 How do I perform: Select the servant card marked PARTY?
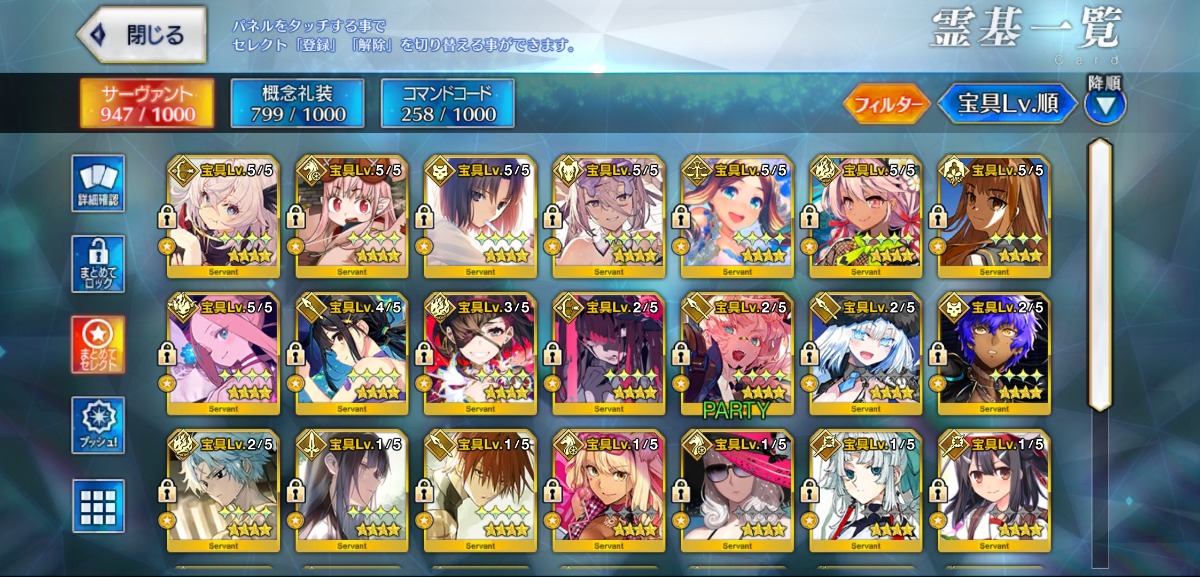(737, 354)
